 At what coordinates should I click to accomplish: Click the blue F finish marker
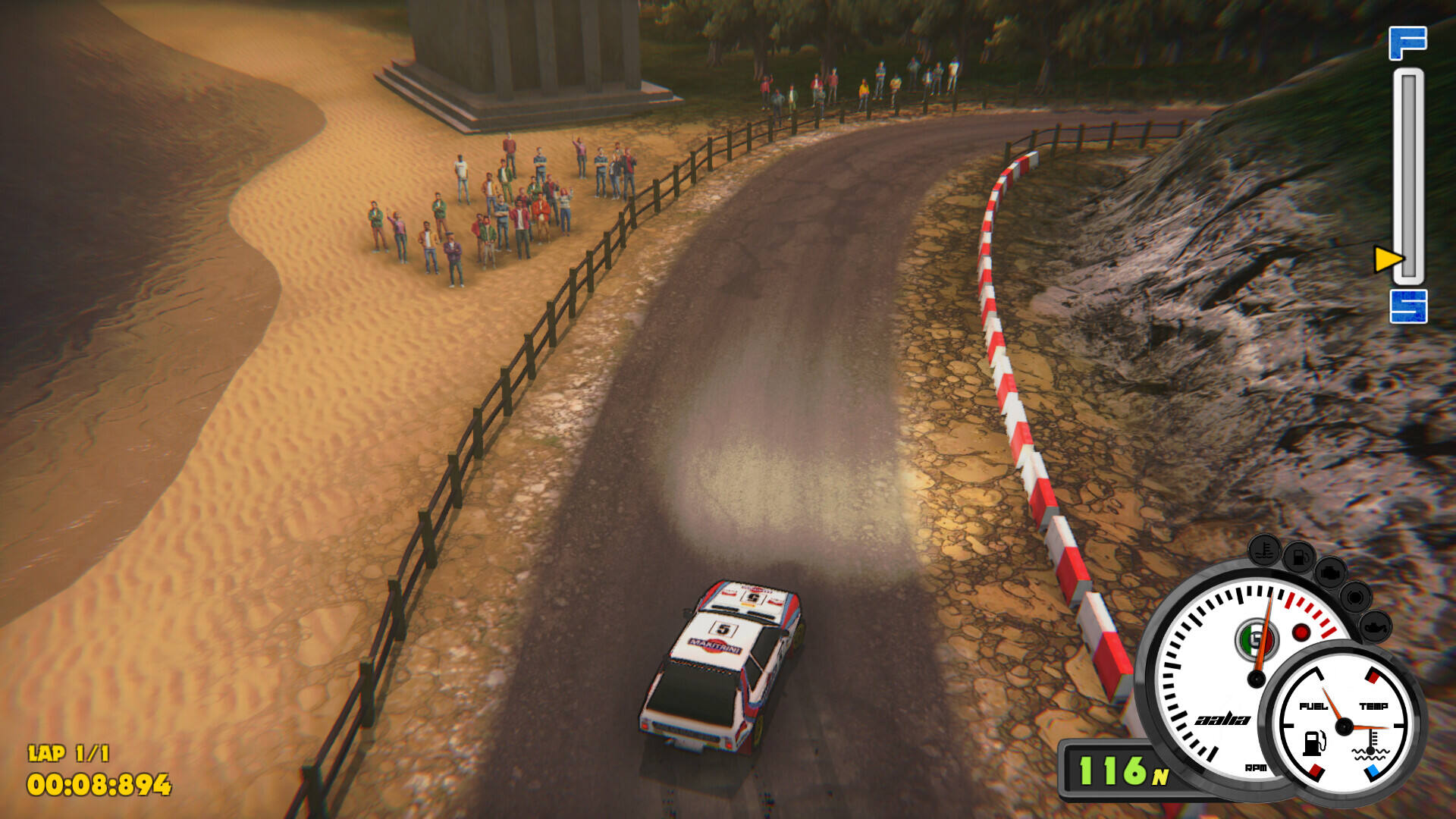click(1407, 42)
